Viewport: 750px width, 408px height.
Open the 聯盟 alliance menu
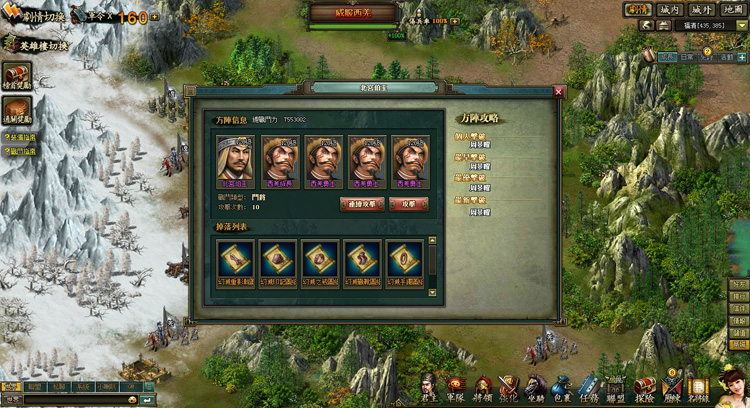616,387
